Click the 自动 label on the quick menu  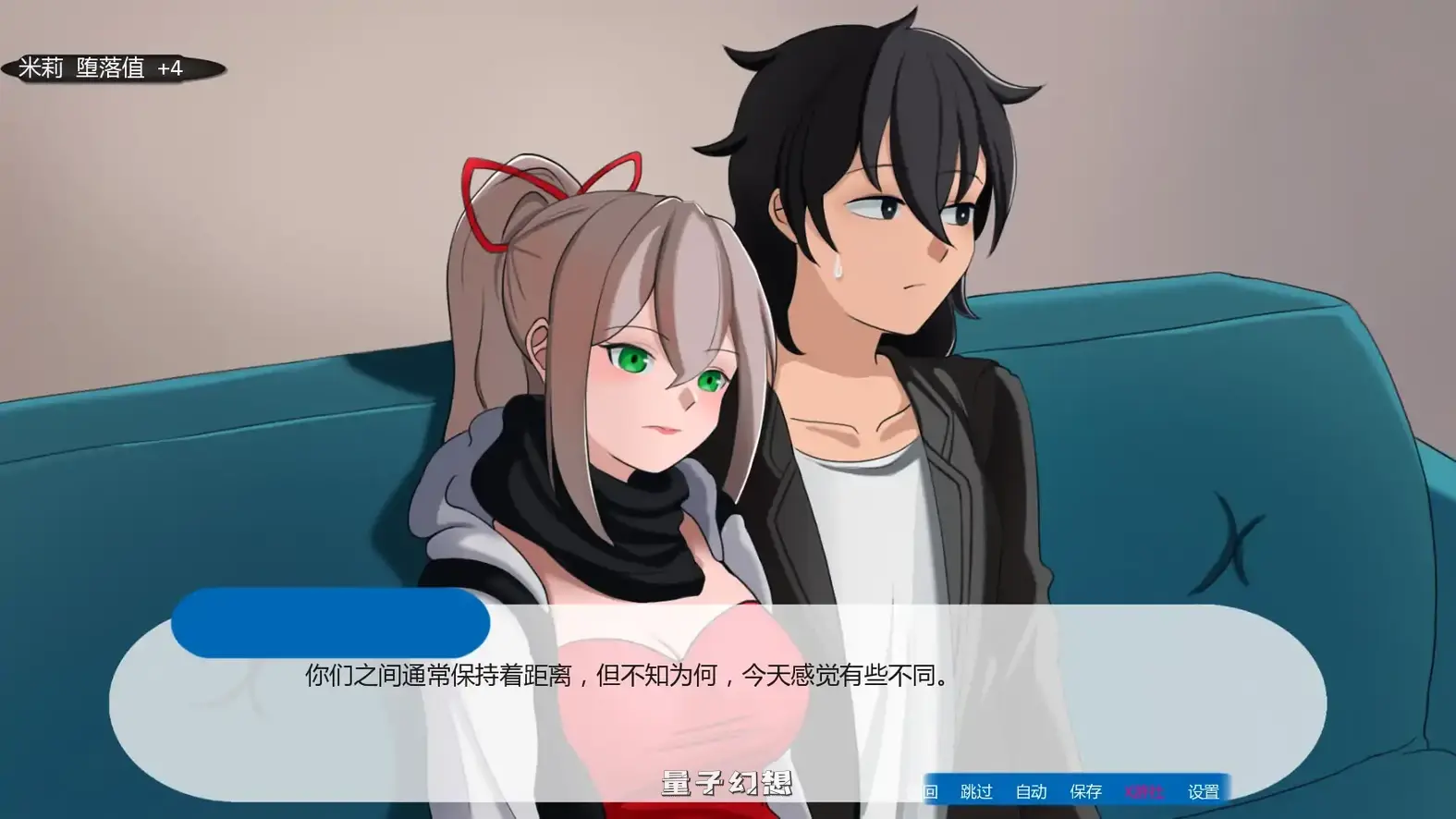tap(1031, 791)
